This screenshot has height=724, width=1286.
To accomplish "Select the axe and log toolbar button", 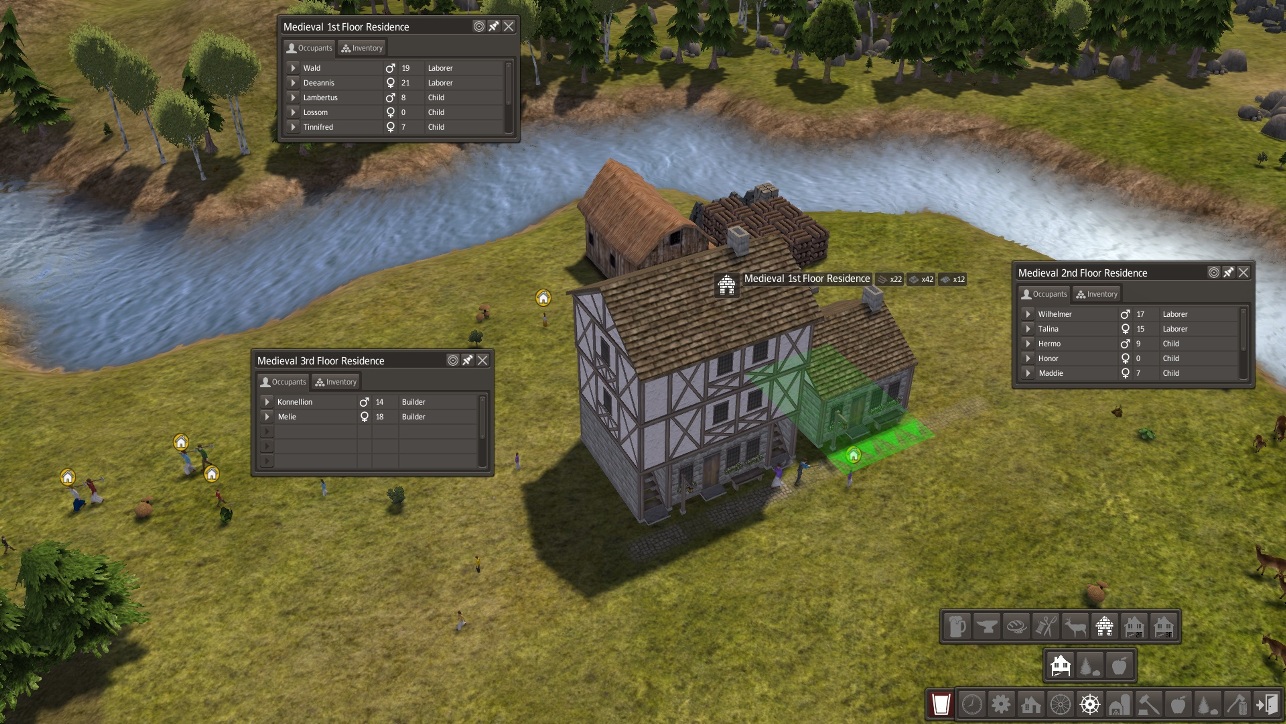I will tap(1237, 704).
